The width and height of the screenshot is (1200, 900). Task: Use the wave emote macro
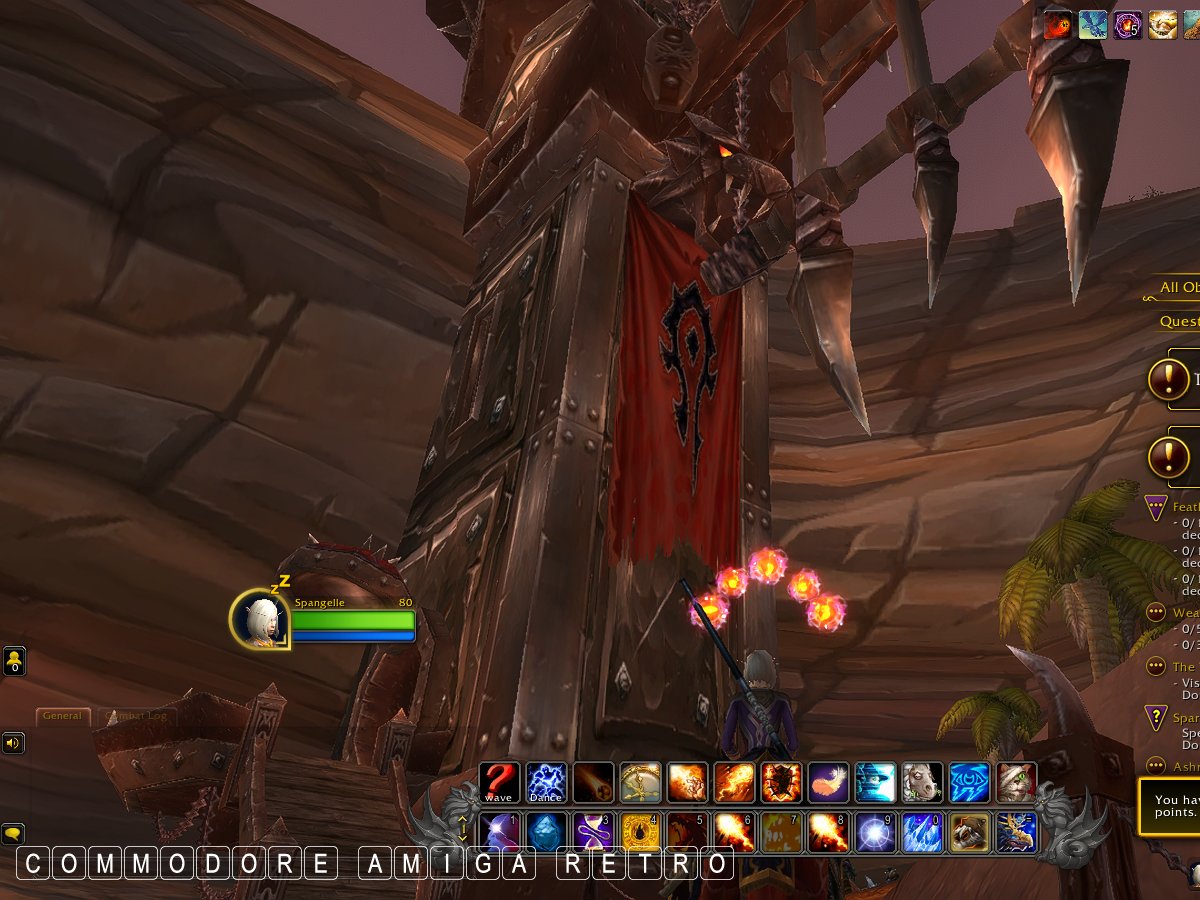498,782
